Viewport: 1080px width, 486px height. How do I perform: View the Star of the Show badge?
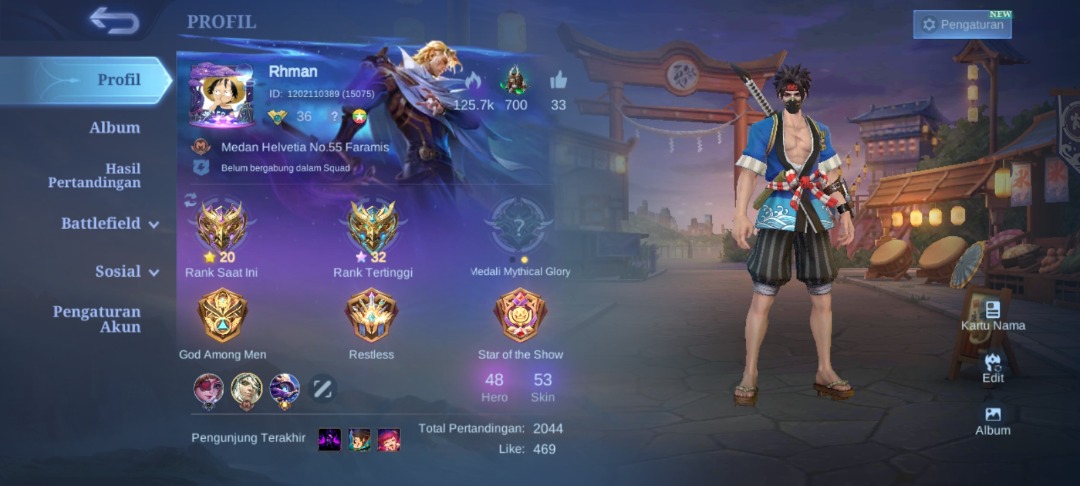[x=520, y=316]
